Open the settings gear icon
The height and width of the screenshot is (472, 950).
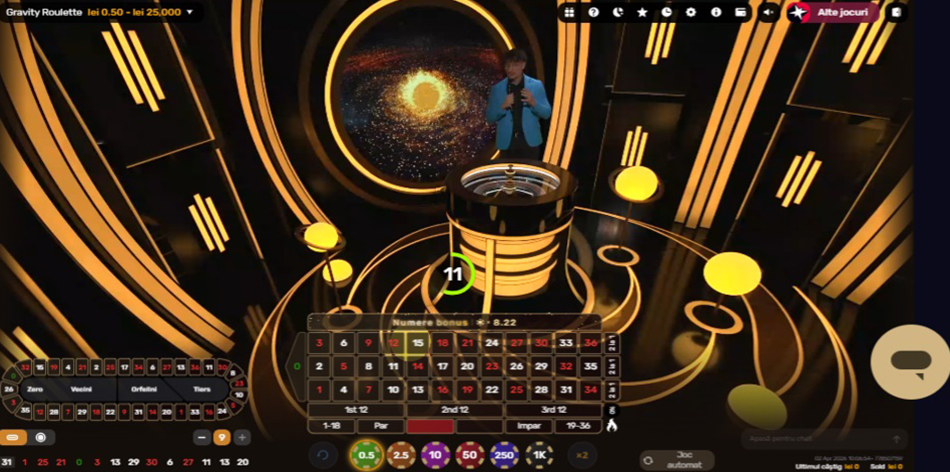coord(691,12)
